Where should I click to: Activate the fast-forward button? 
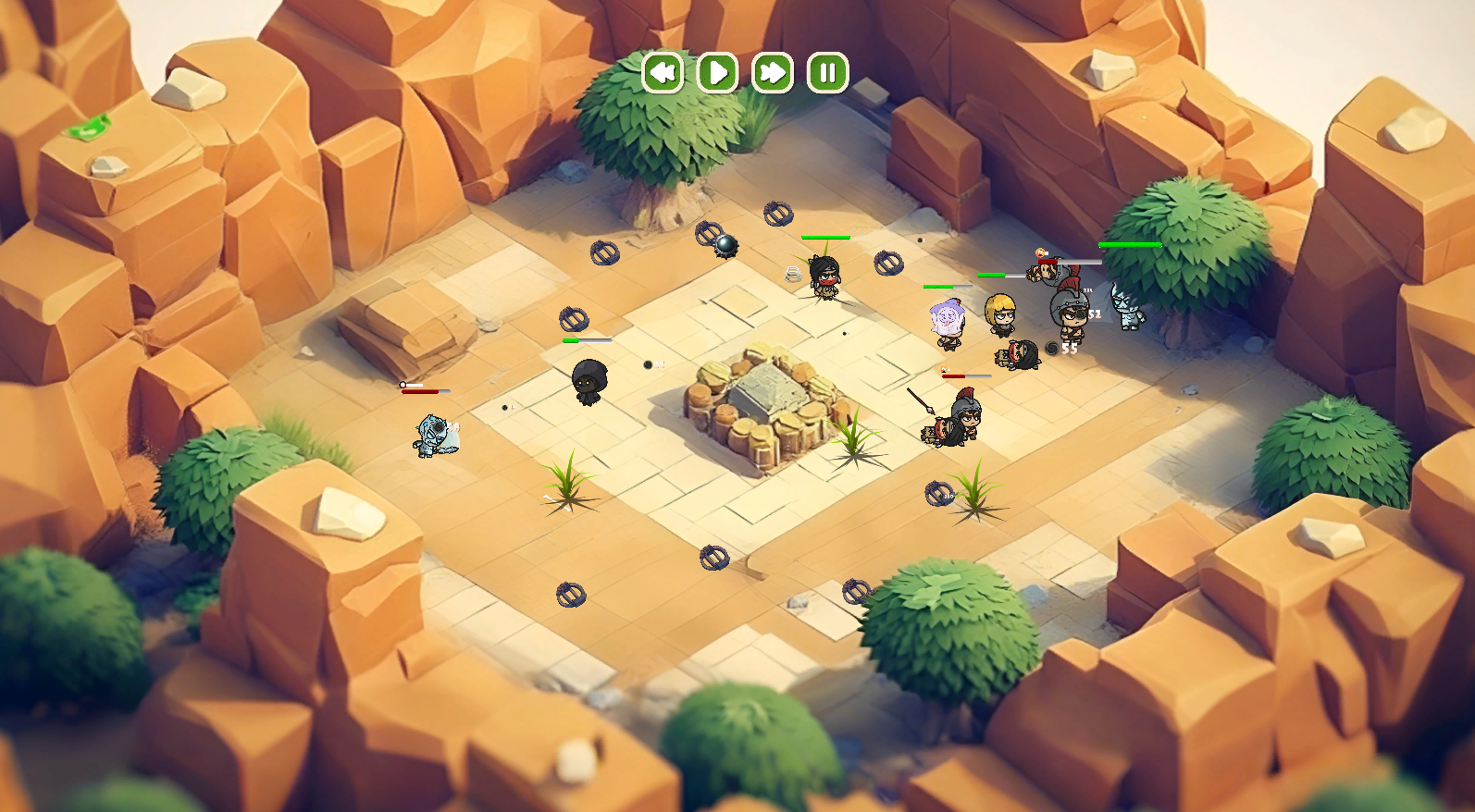pyautogui.click(x=773, y=72)
